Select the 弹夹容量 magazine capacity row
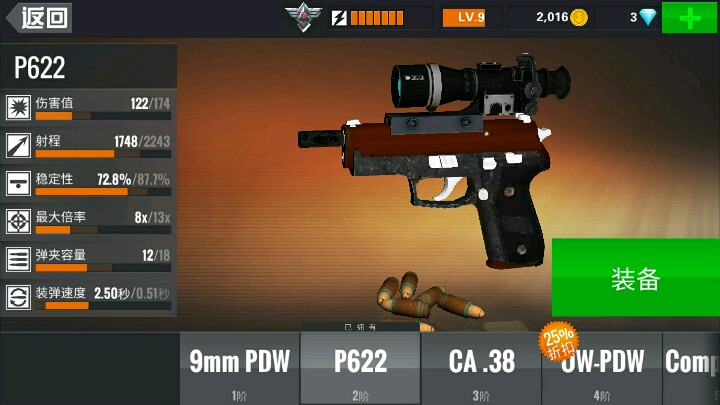Viewport: 720px width, 405px height. [88, 259]
